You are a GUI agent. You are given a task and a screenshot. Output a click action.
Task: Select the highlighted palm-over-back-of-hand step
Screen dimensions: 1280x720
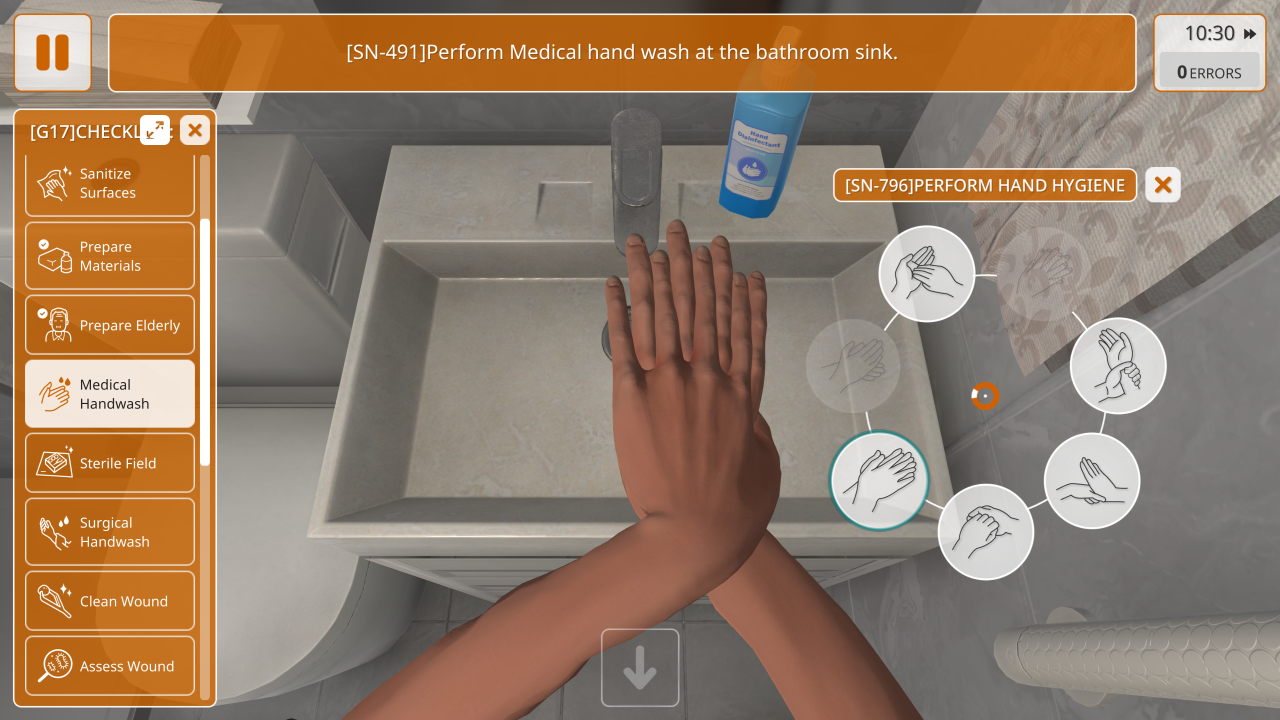coord(879,479)
